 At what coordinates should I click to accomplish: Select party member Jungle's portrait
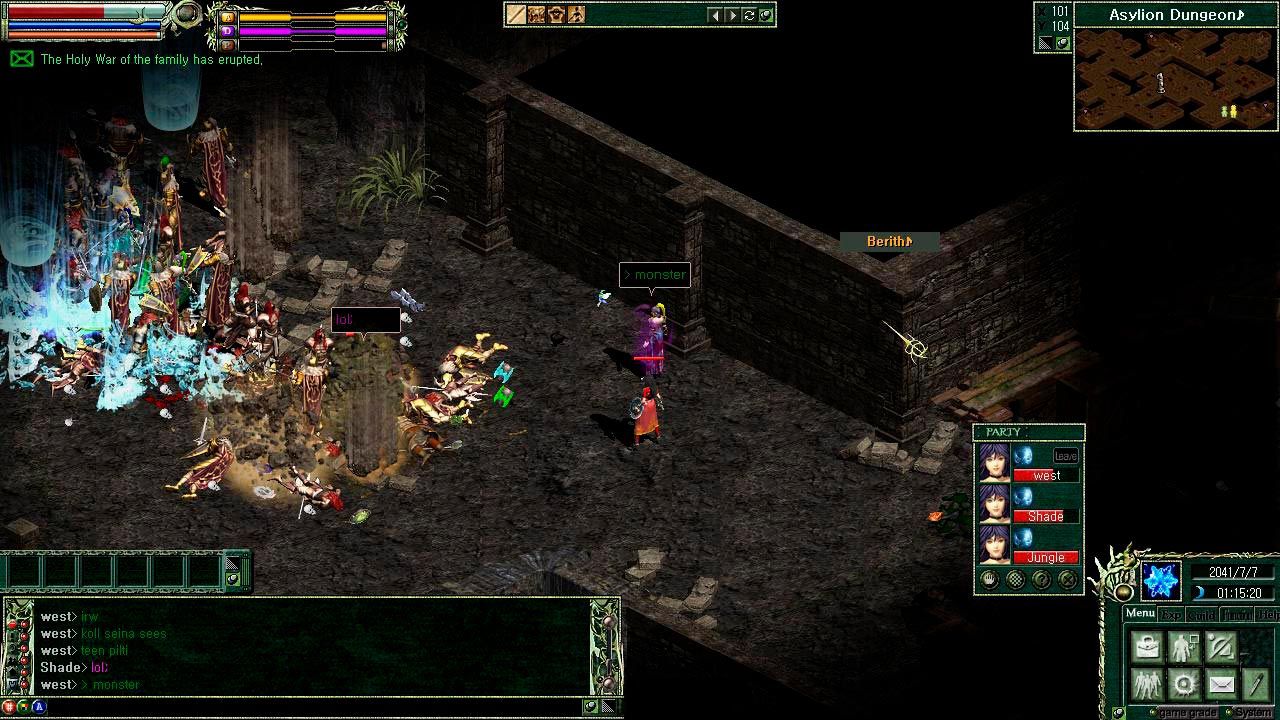(994, 546)
